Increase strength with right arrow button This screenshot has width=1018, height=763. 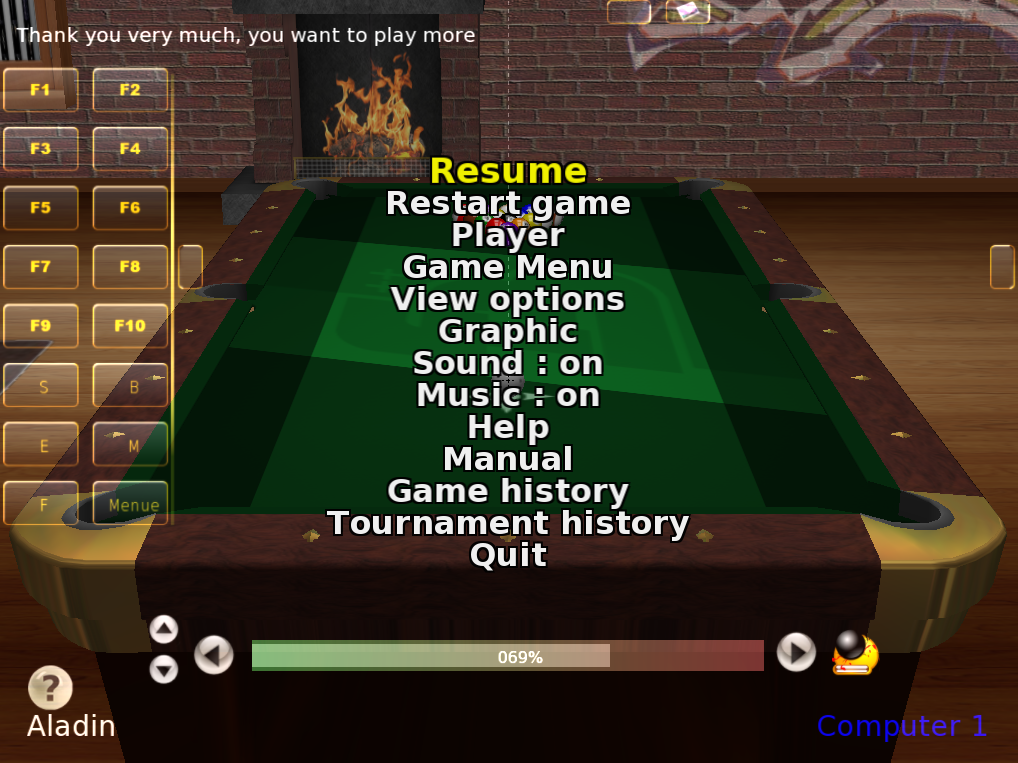tap(796, 652)
